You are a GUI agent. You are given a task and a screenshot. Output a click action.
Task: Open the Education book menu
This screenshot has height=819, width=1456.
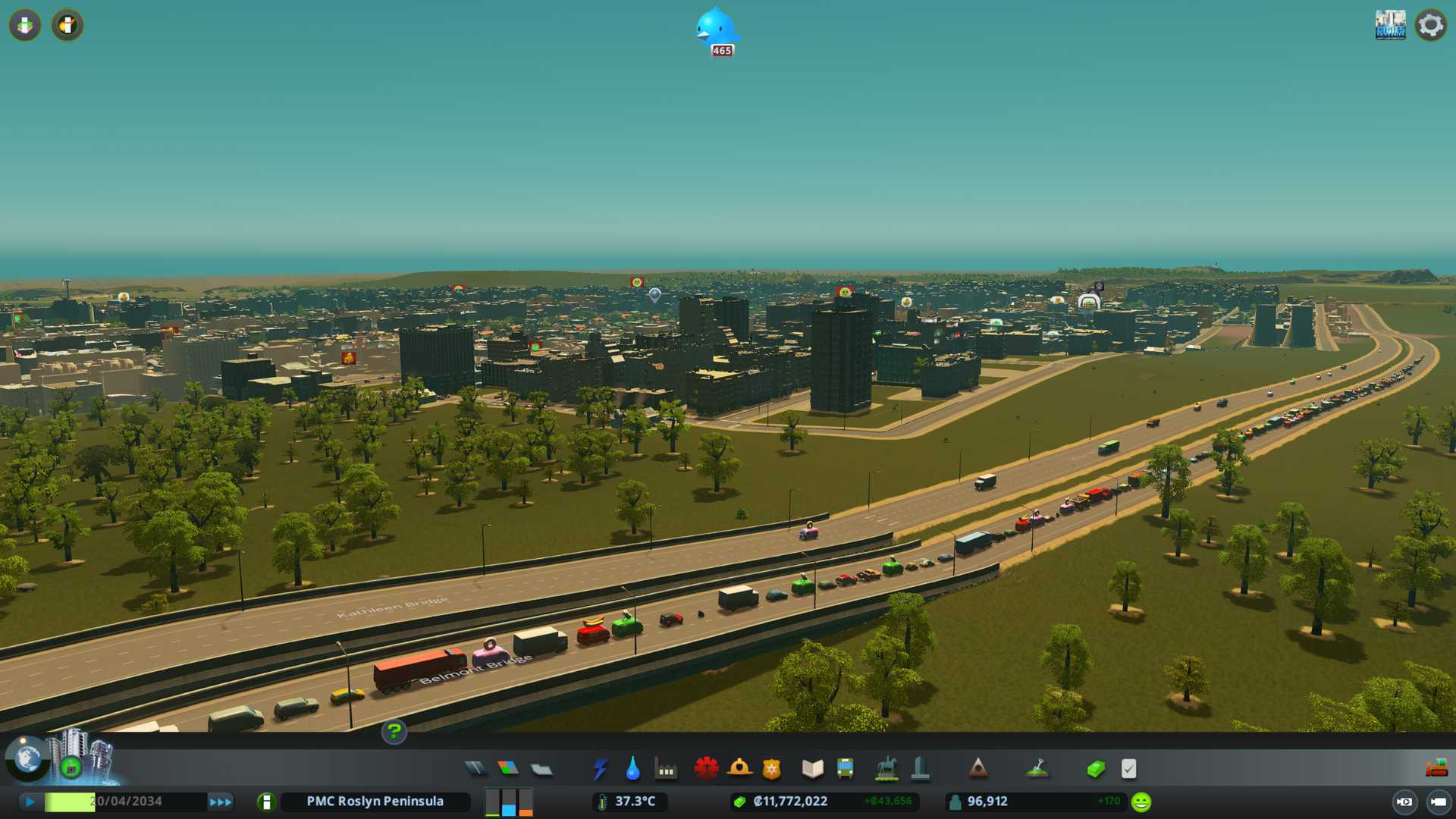812,769
